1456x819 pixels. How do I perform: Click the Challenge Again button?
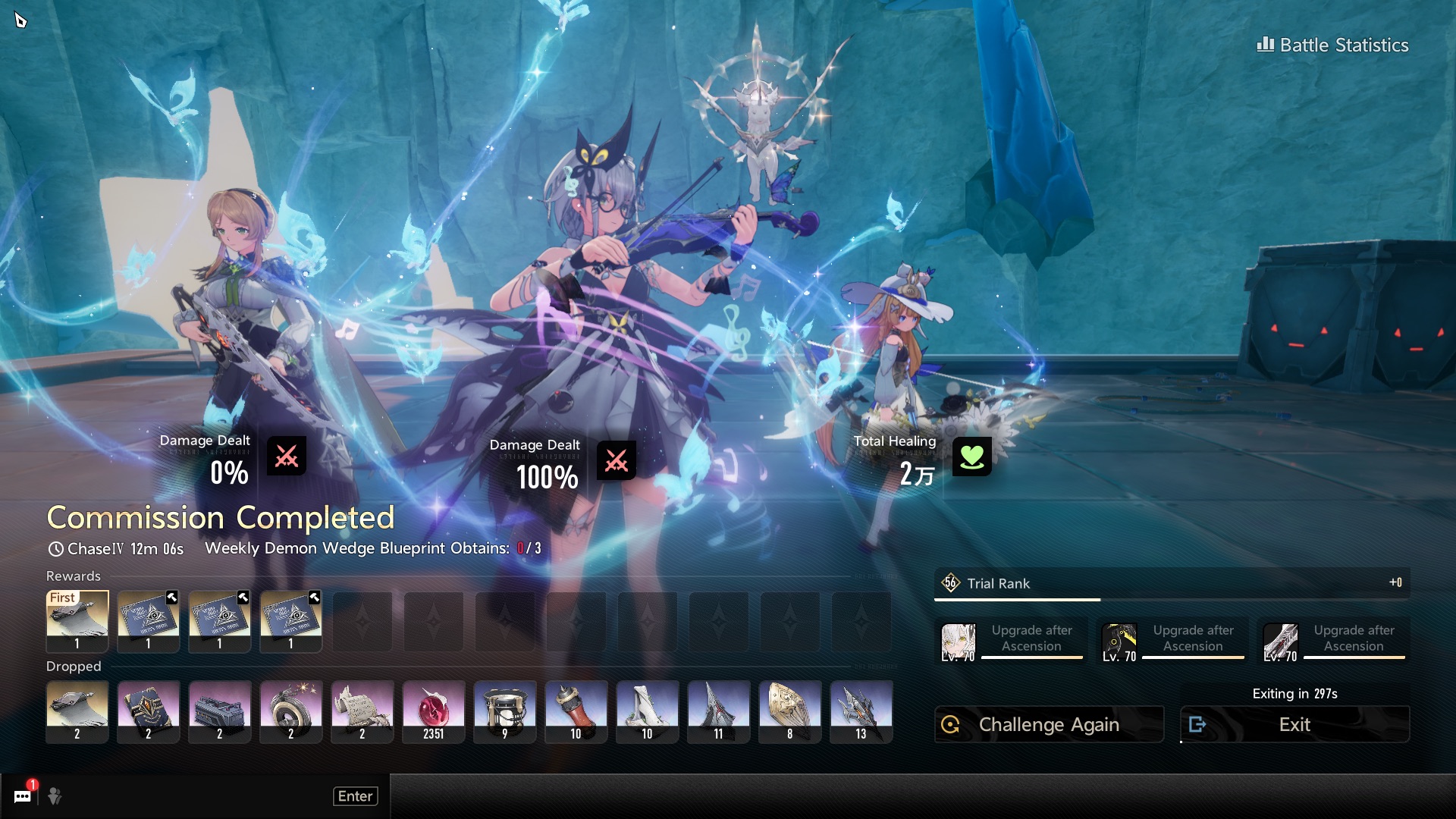pos(1049,725)
